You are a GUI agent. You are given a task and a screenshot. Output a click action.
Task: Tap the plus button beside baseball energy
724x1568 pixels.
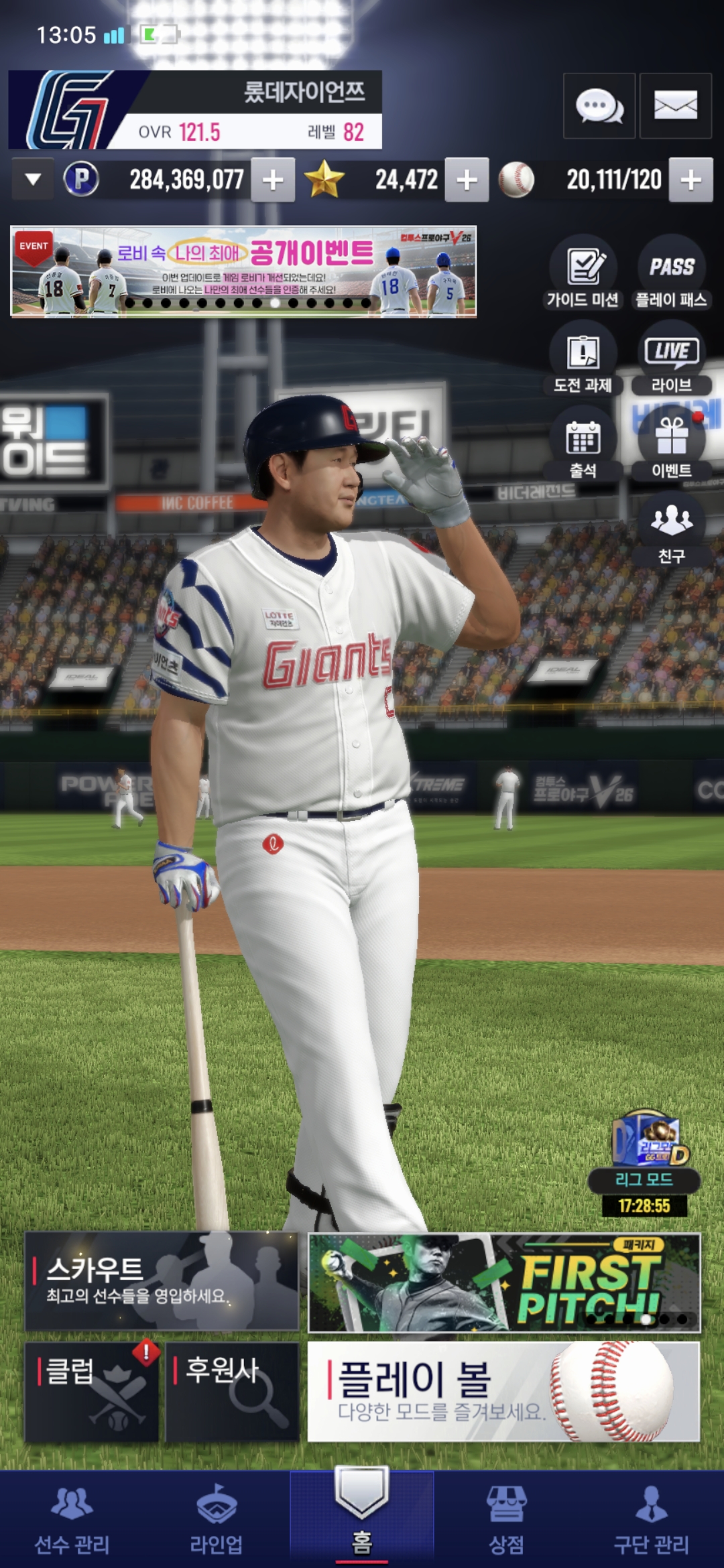(x=690, y=180)
